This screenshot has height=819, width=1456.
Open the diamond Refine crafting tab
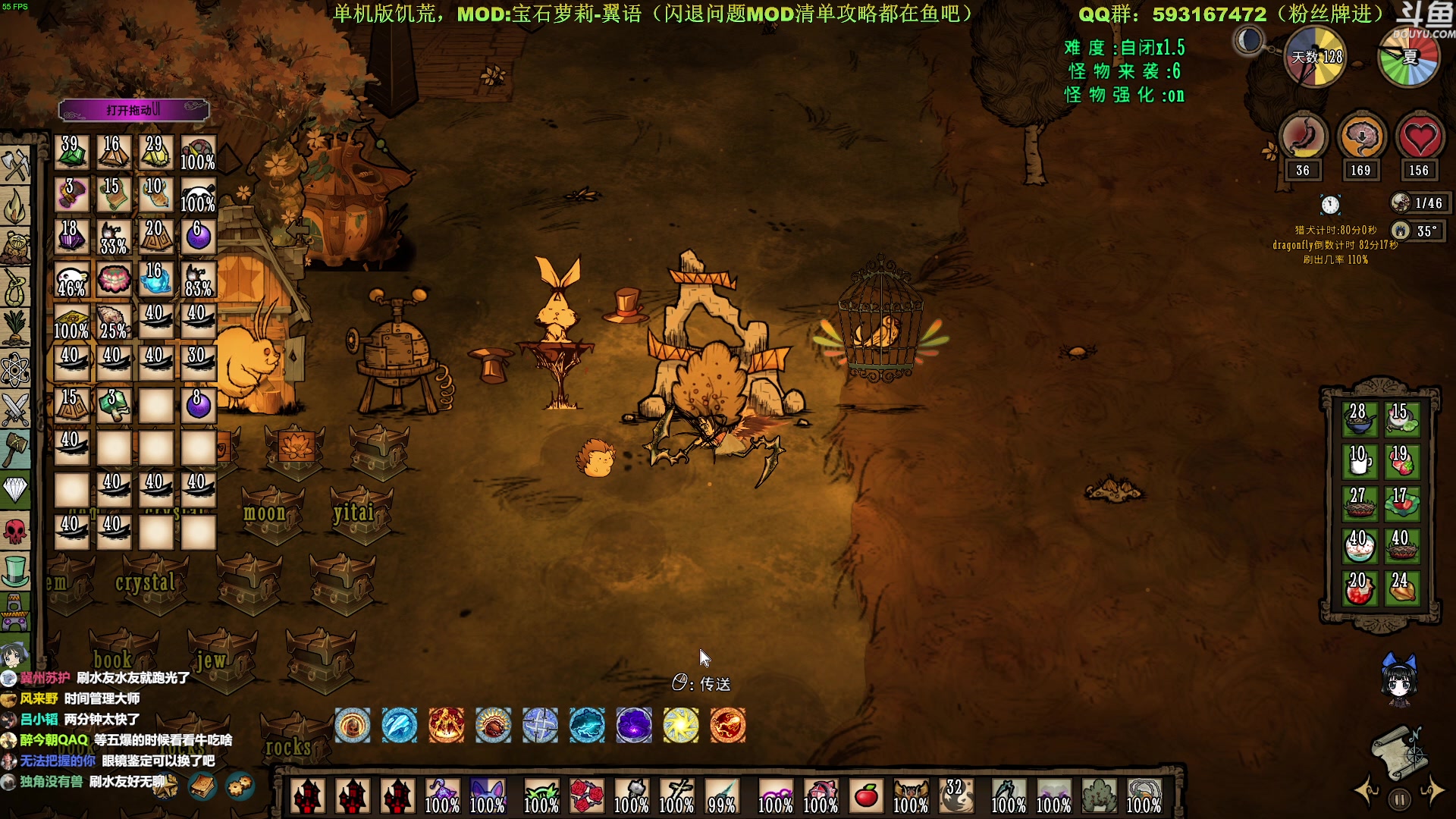pos(15,491)
